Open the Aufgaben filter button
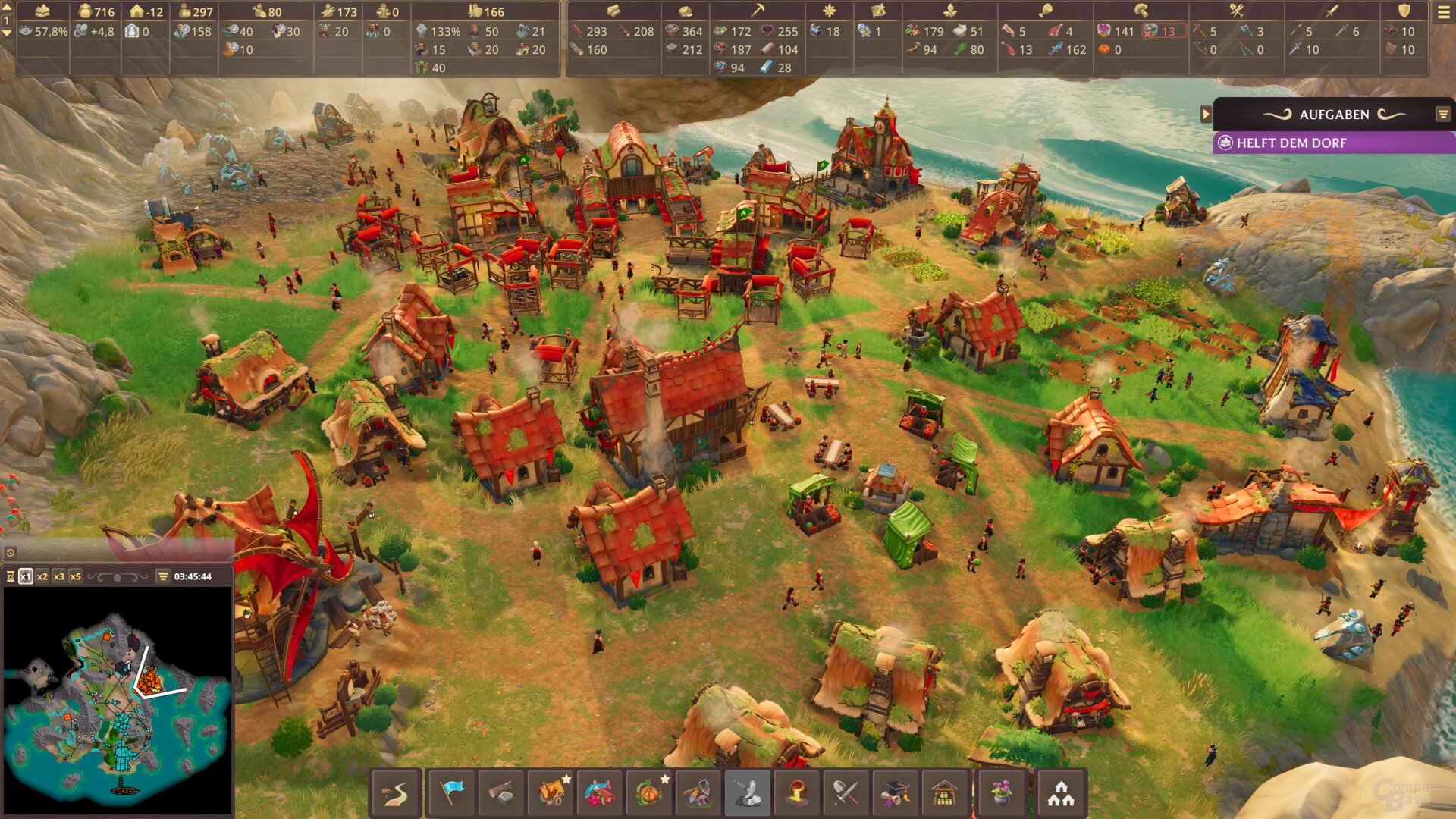The width and height of the screenshot is (1456, 819). coord(1442,115)
